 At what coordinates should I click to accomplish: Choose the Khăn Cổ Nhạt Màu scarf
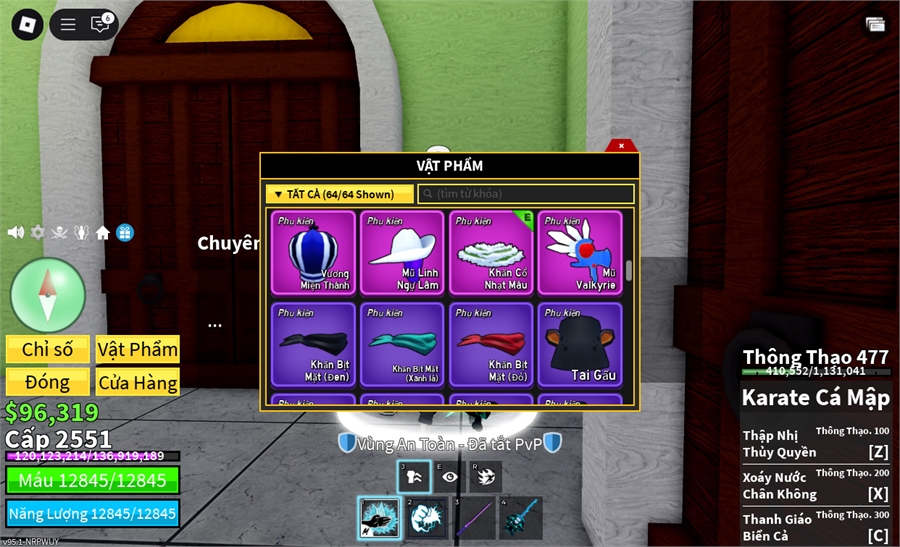click(491, 252)
